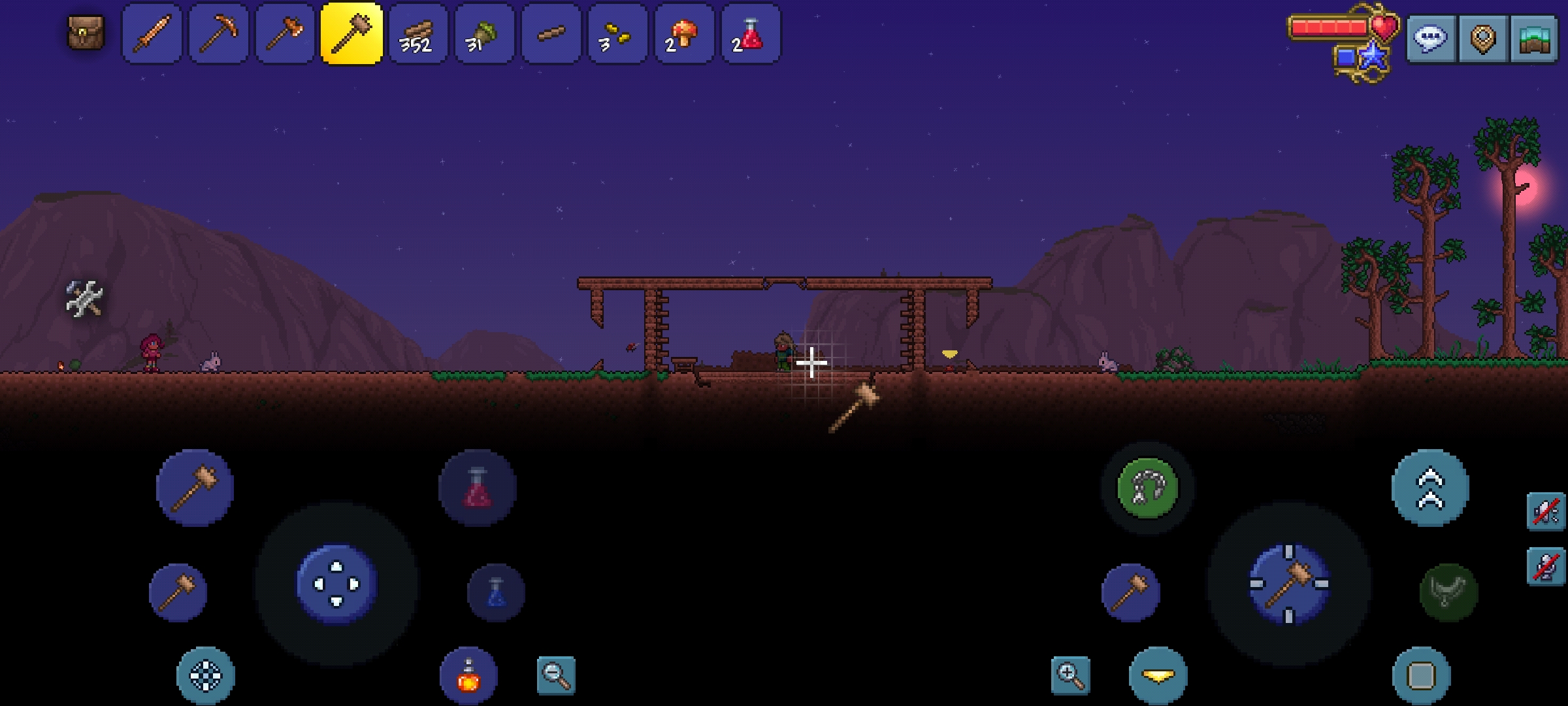The image size is (1568, 706).
Task: Open the world map pin button
Action: tap(1482, 39)
